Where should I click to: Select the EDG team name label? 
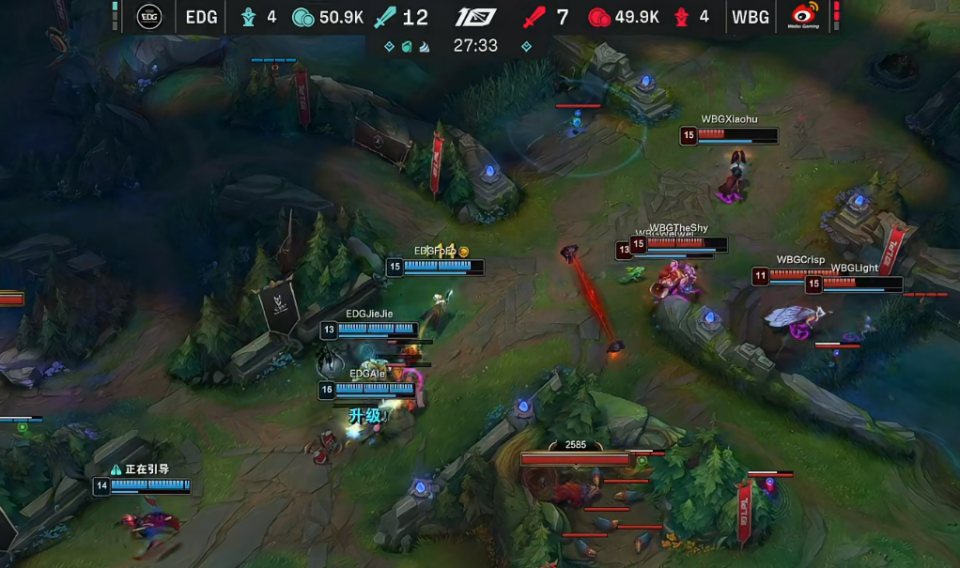(x=201, y=17)
